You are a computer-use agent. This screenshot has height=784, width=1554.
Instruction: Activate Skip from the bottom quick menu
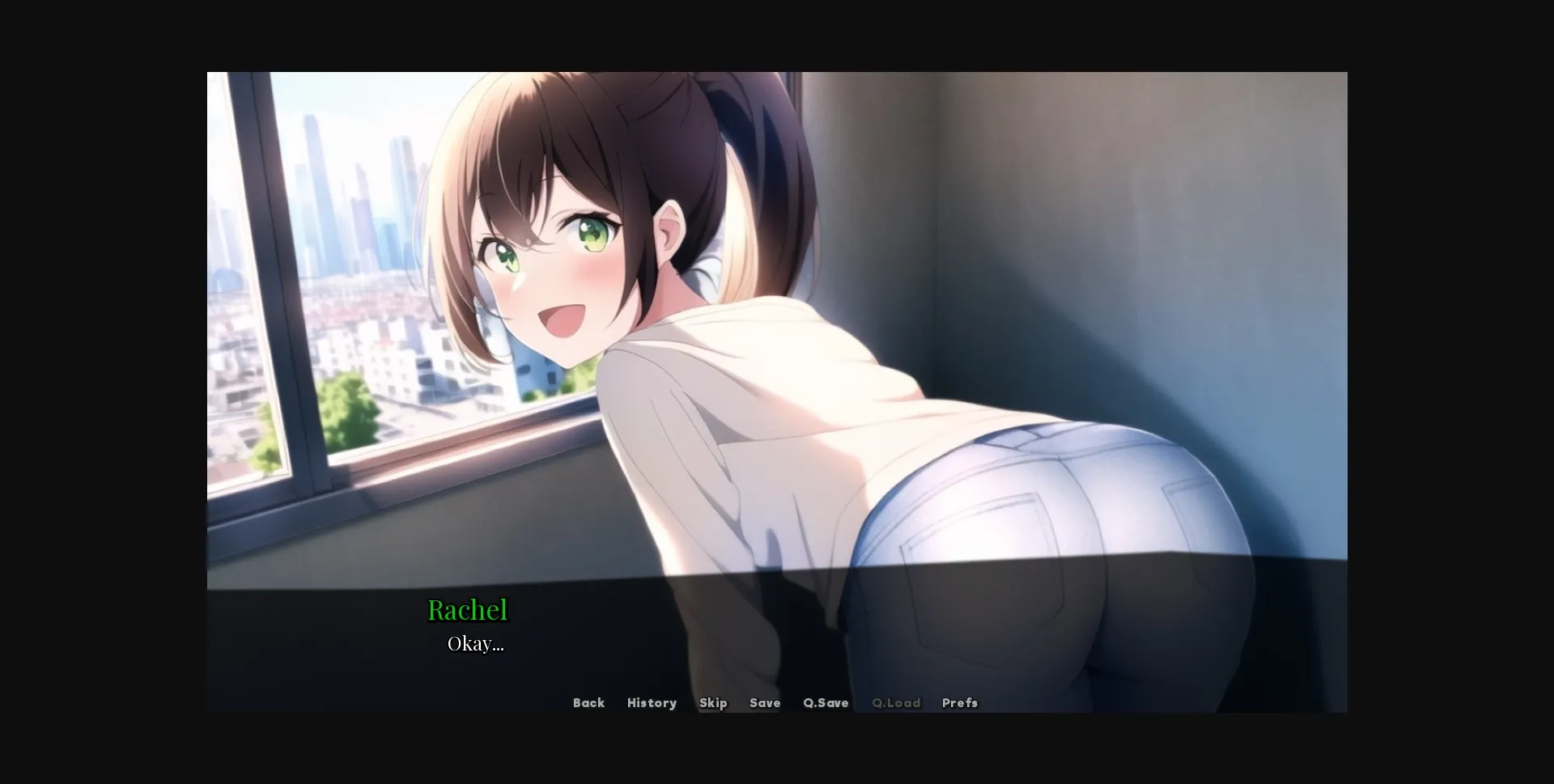(x=713, y=703)
